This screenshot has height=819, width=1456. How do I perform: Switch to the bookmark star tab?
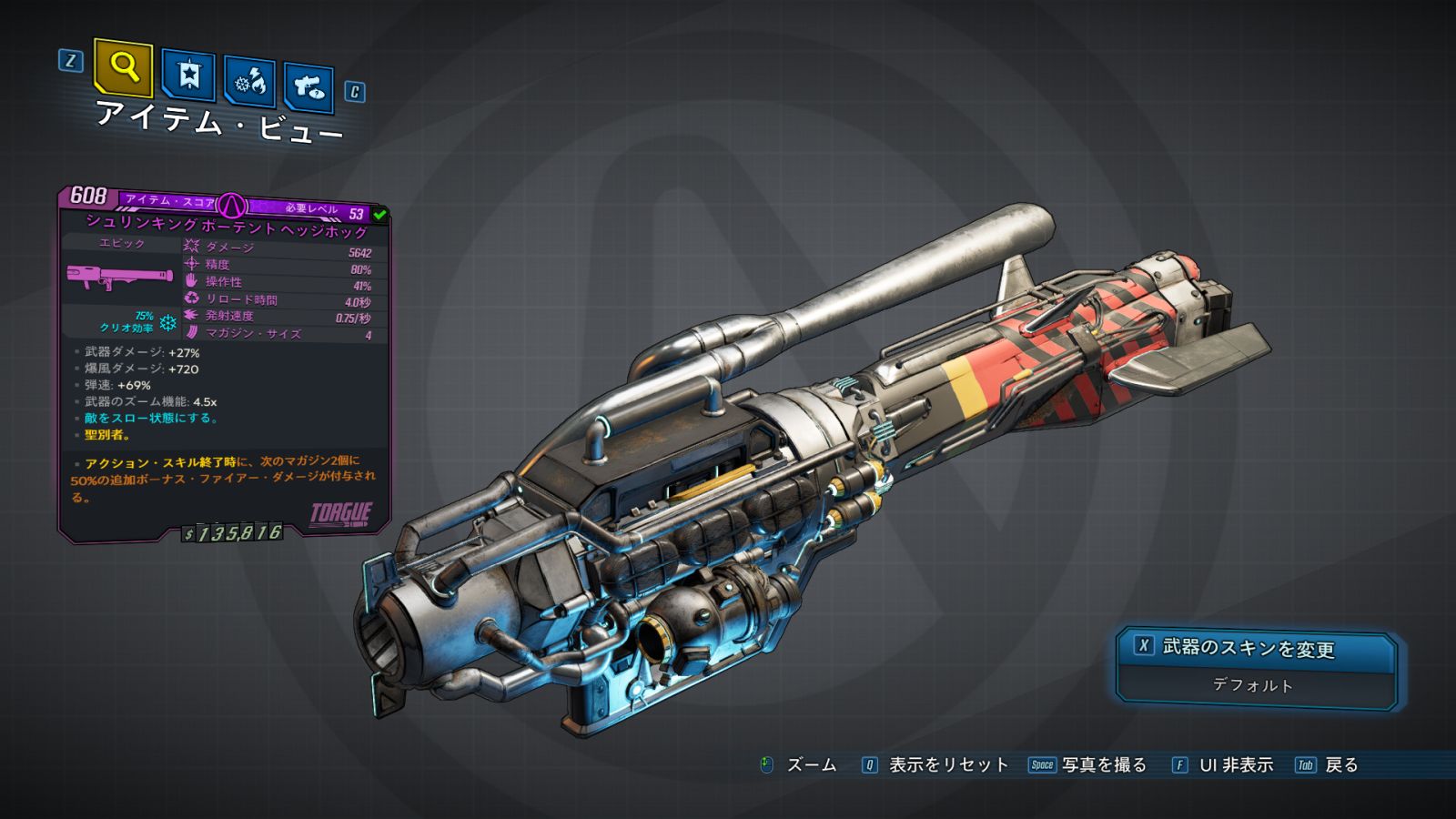tap(188, 76)
